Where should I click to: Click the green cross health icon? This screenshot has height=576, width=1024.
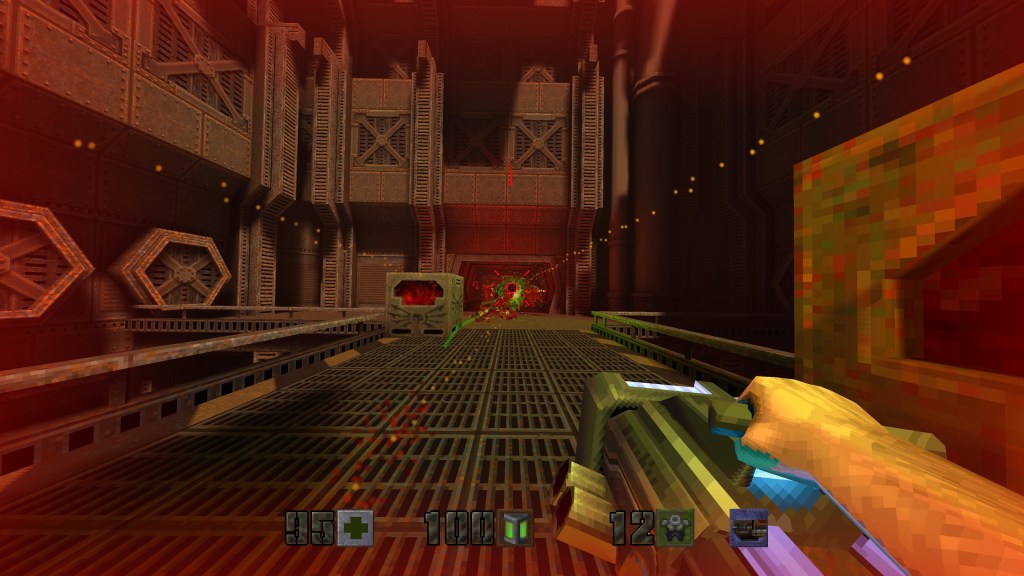click(355, 527)
